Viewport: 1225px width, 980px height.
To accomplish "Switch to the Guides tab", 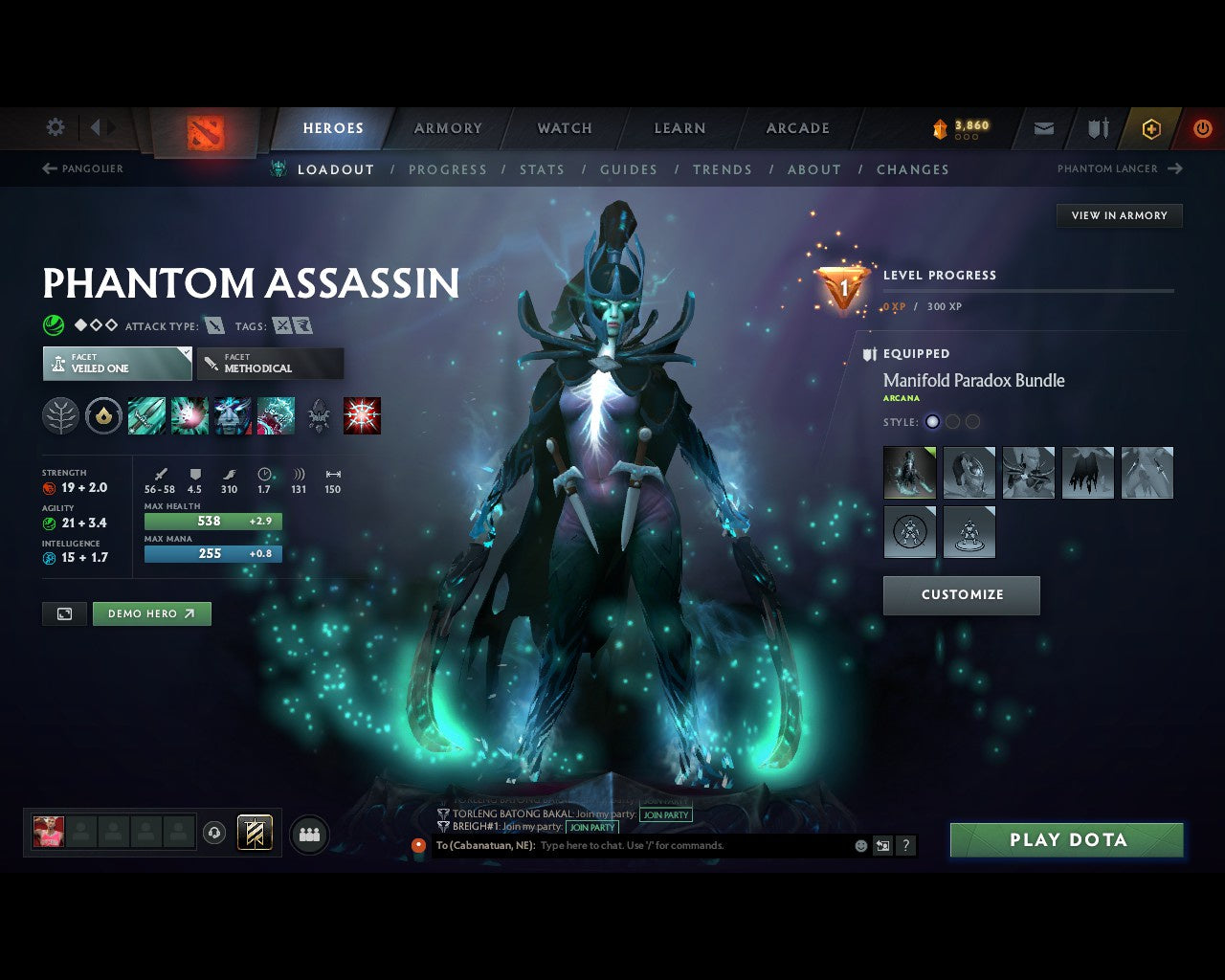I will point(629,169).
